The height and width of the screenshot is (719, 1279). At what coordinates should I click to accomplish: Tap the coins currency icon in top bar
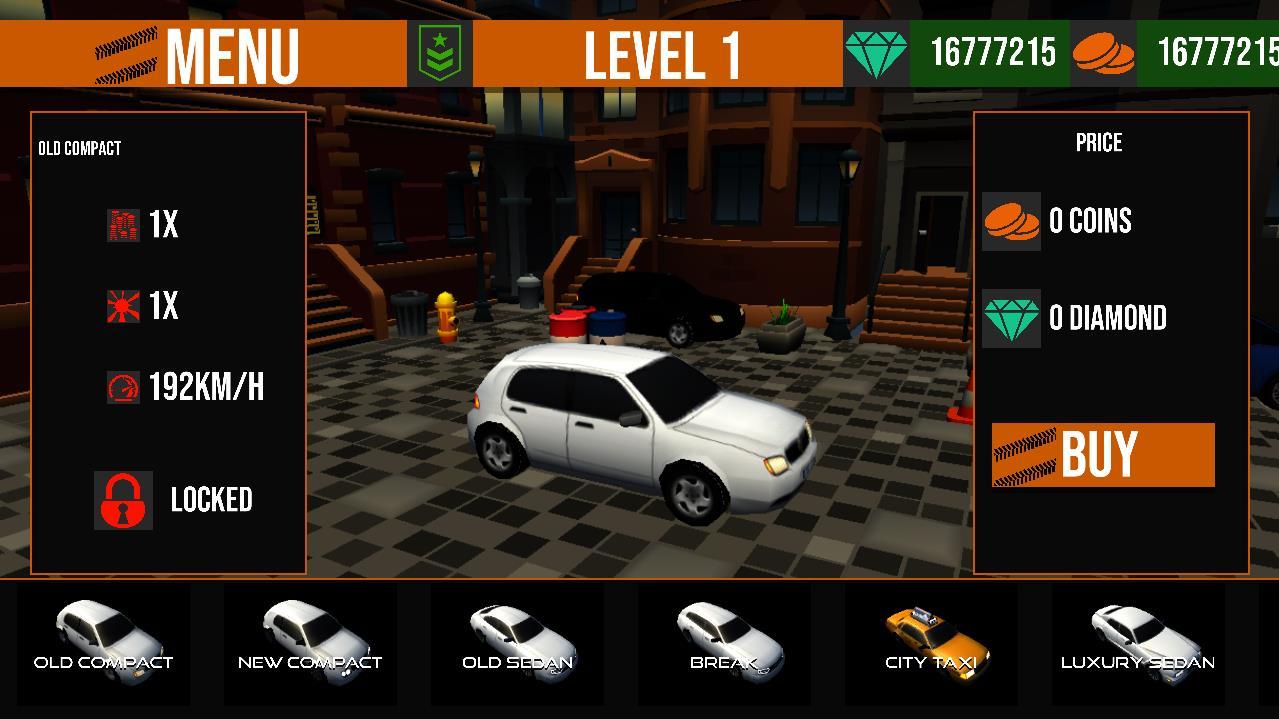(x=1103, y=54)
